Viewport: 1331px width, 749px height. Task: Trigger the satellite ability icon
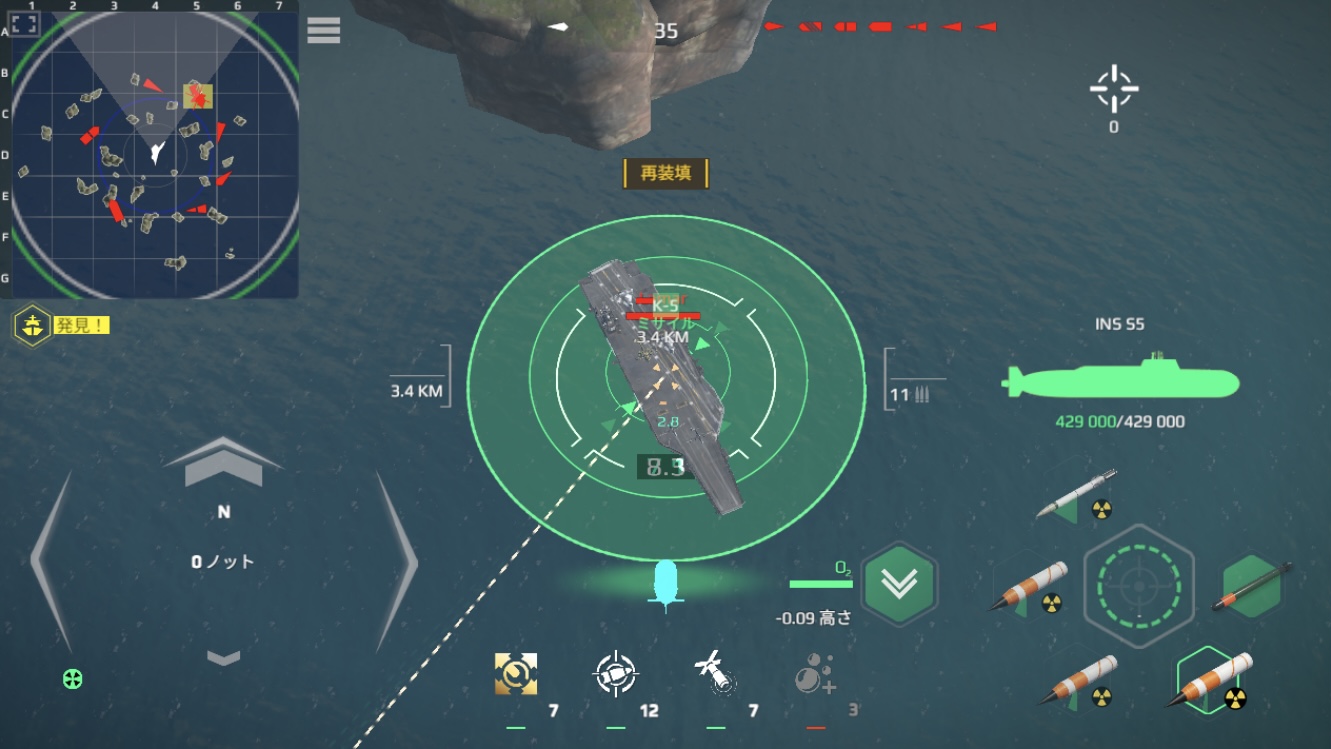coord(713,673)
